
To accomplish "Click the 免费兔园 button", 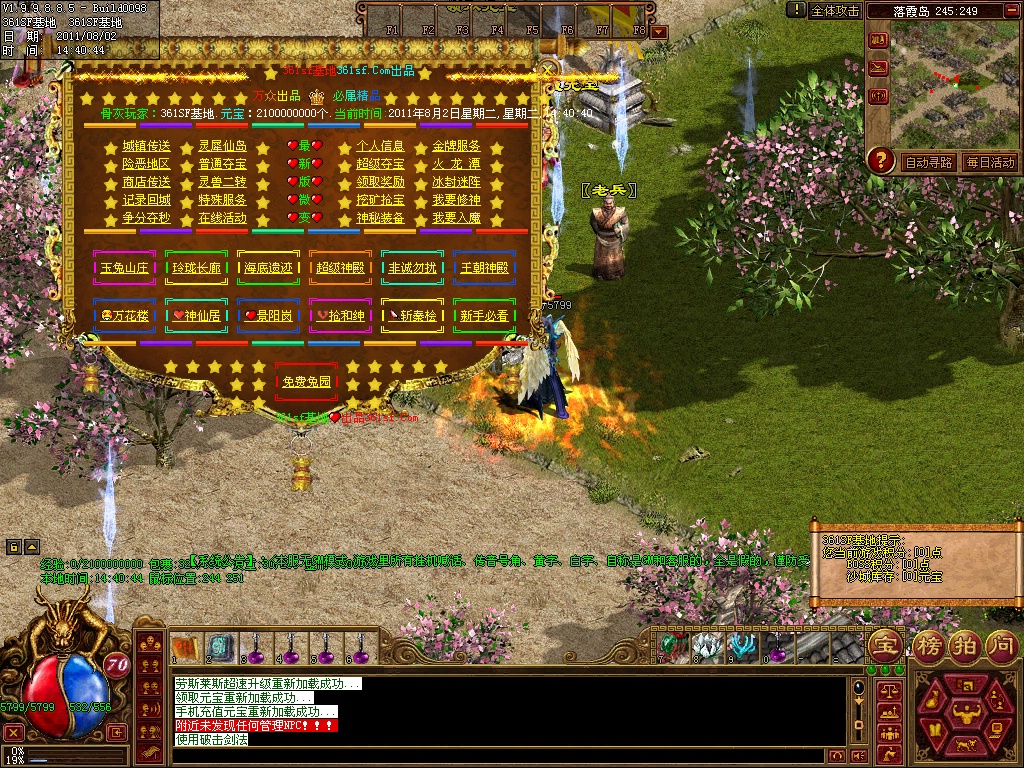I will click(x=306, y=382).
